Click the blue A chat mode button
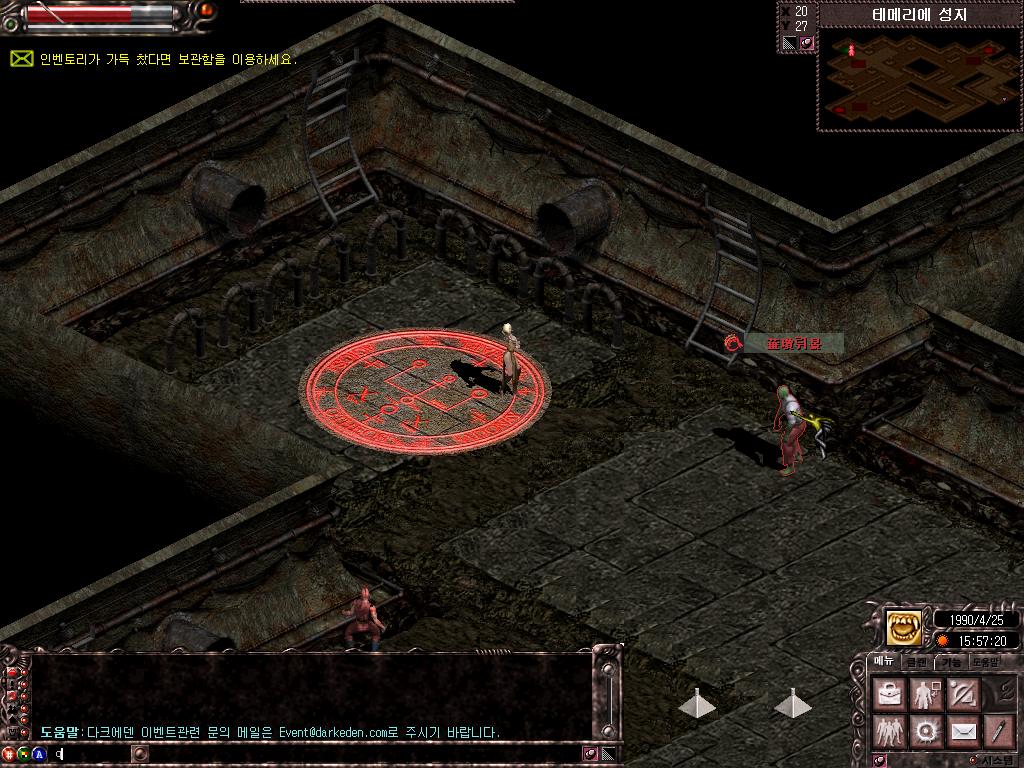This screenshot has width=1024, height=768. (39, 754)
